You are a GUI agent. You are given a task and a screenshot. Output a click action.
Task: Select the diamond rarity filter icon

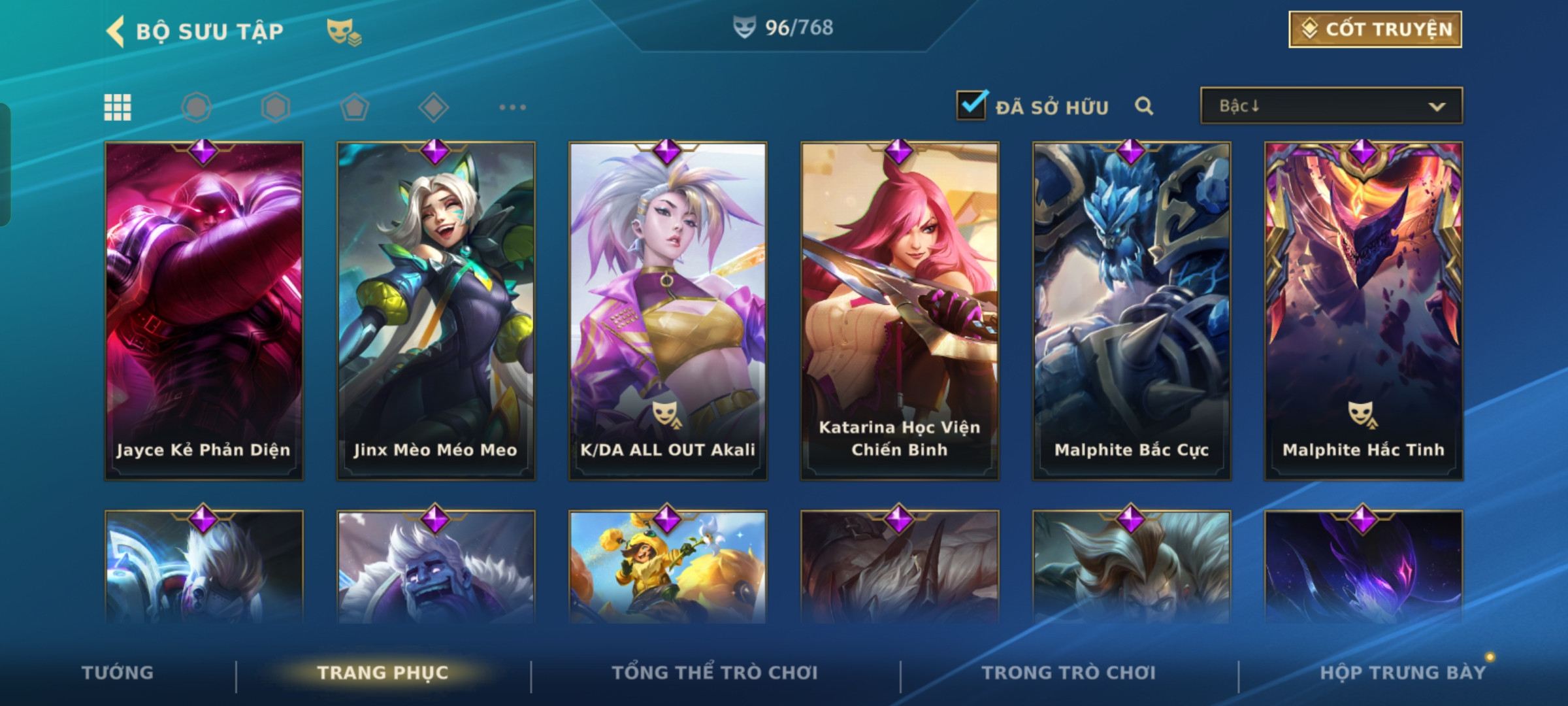433,107
